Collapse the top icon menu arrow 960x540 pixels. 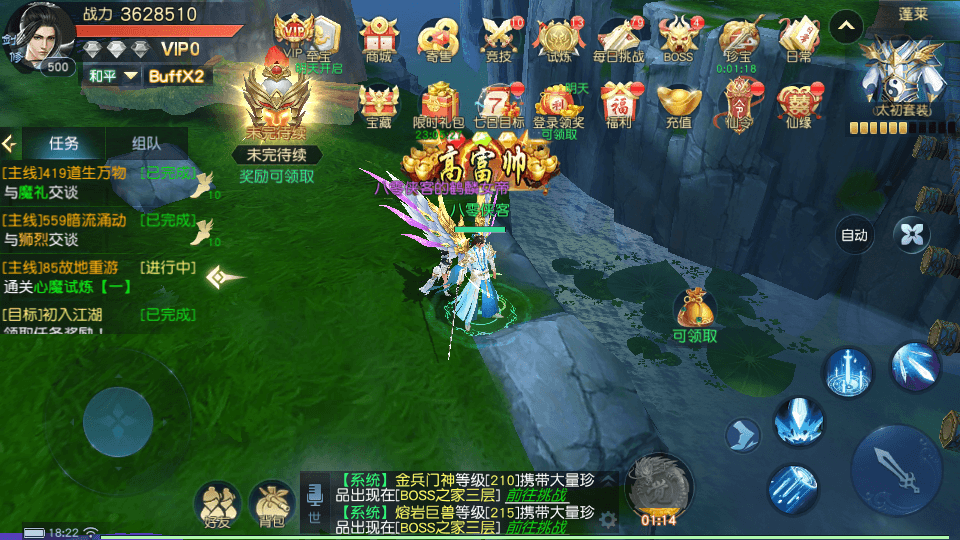(846, 25)
